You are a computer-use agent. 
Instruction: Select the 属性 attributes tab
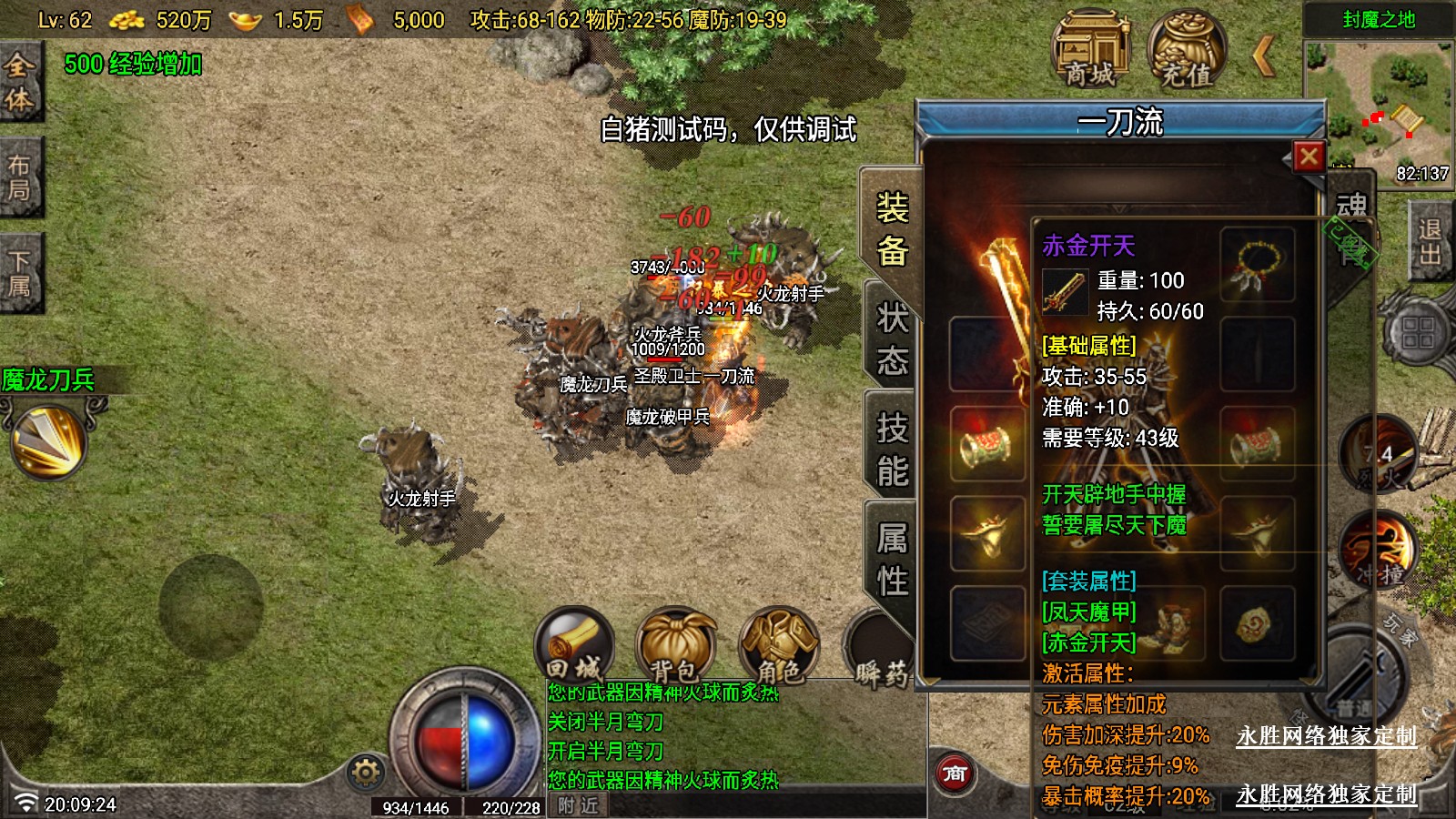coord(892,559)
